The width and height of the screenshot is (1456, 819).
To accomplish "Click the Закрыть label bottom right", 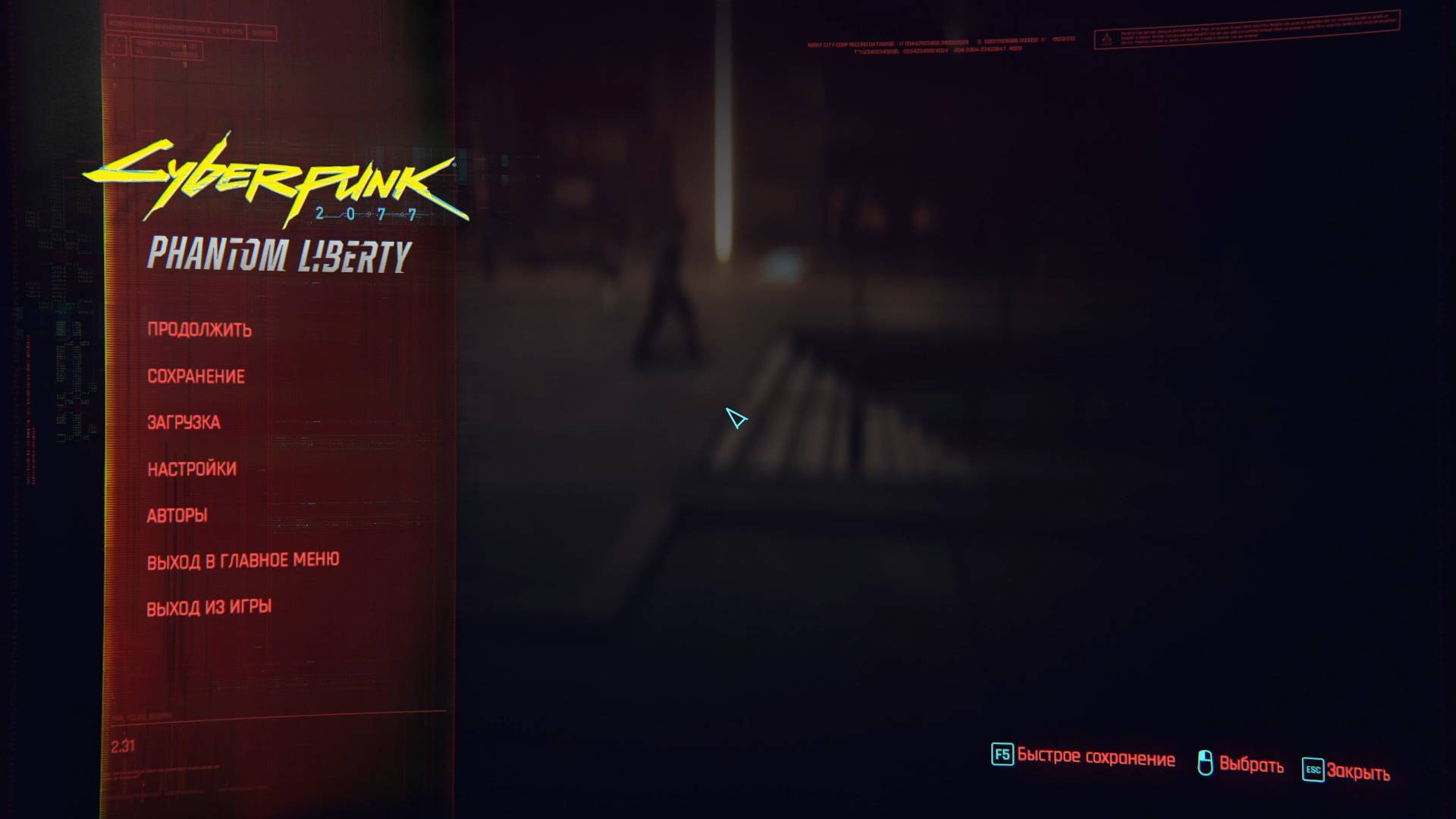I will click(1360, 771).
